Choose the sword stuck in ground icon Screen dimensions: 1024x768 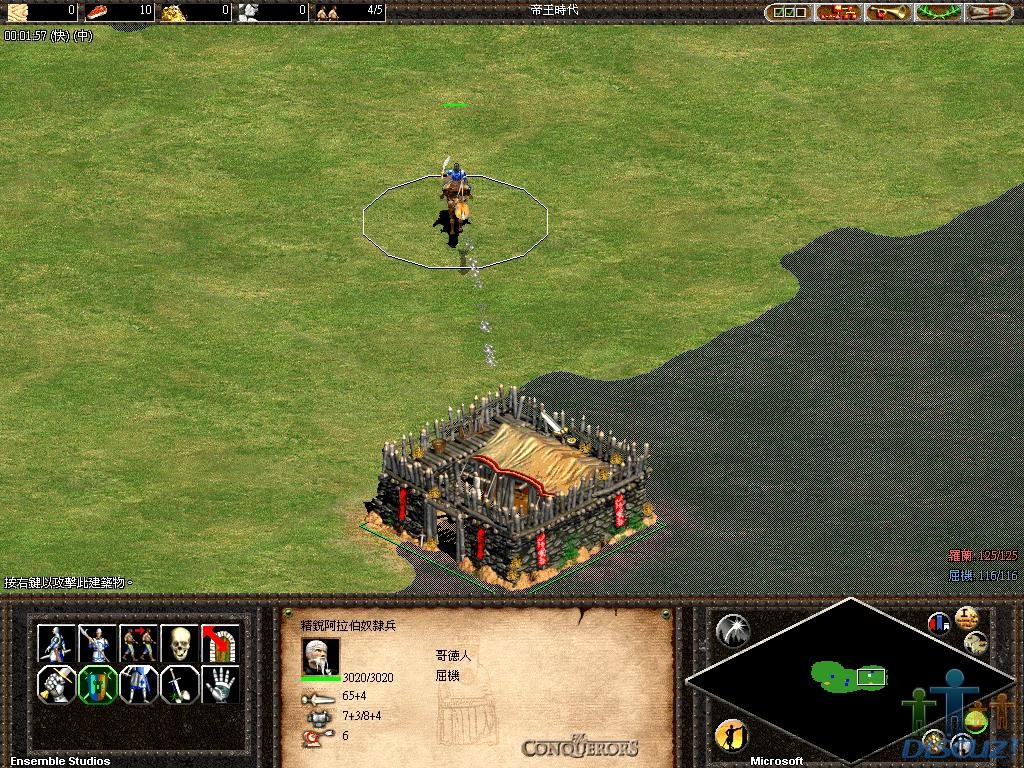coord(180,684)
